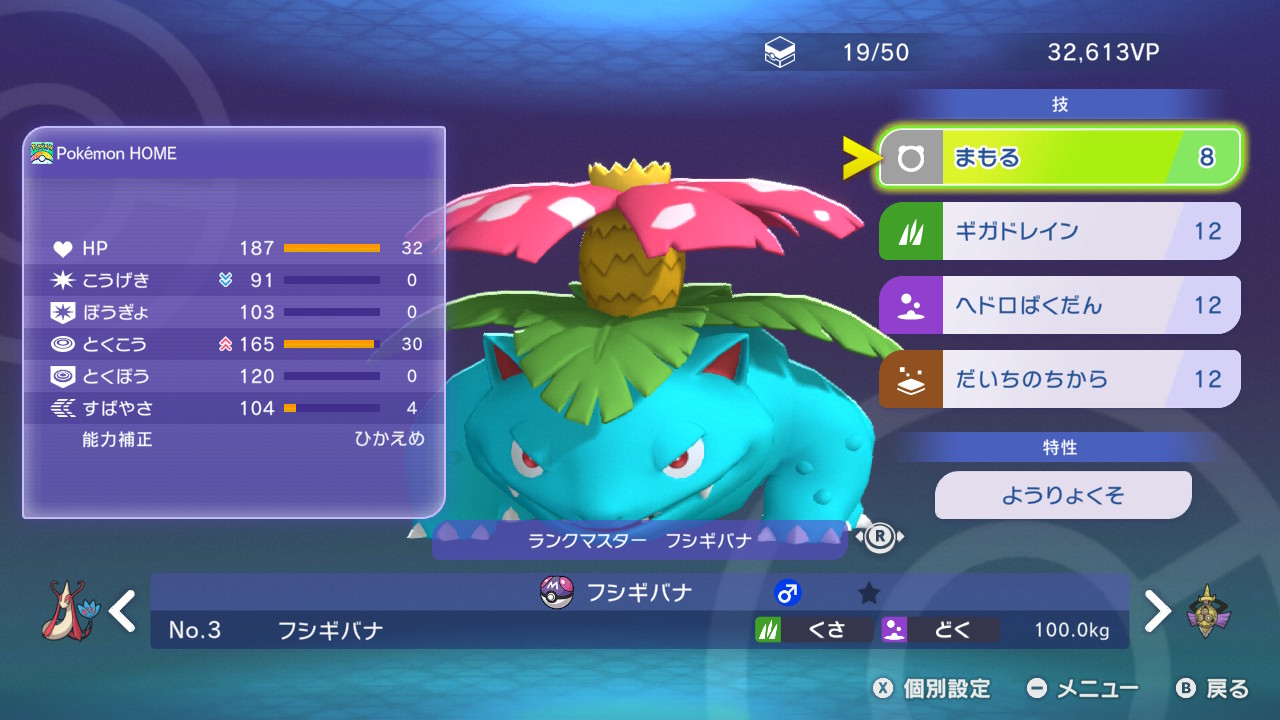Go back with 戻る

coord(1213,688)
